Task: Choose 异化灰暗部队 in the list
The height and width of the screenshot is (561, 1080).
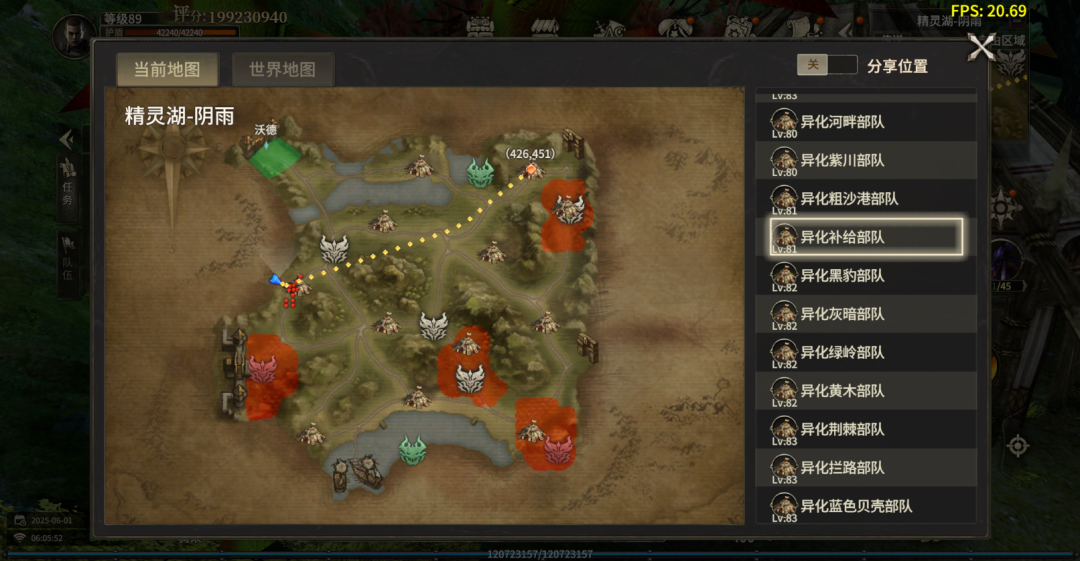Action: [865, 314]
